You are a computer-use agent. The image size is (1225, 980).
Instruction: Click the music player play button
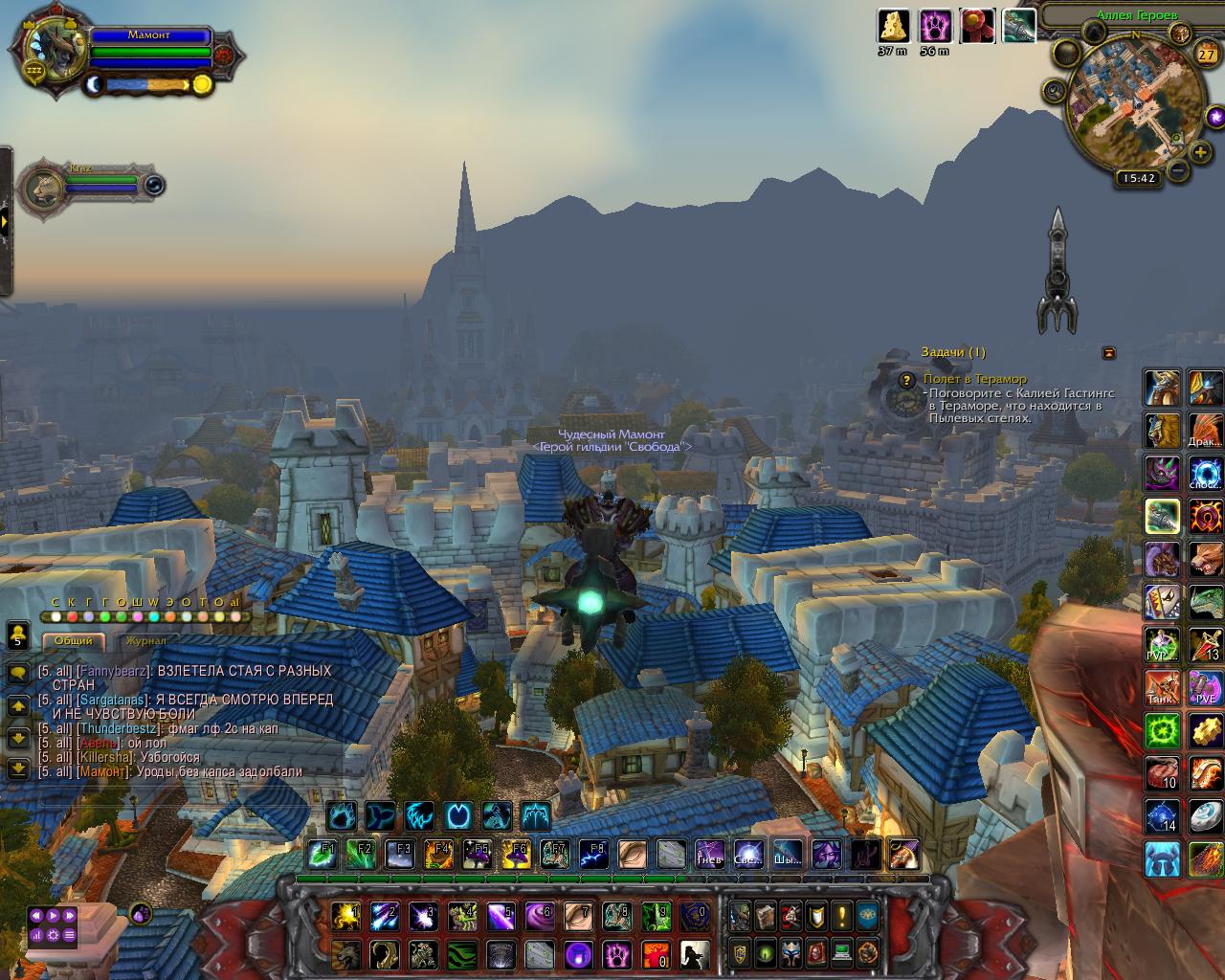(53, 916)
